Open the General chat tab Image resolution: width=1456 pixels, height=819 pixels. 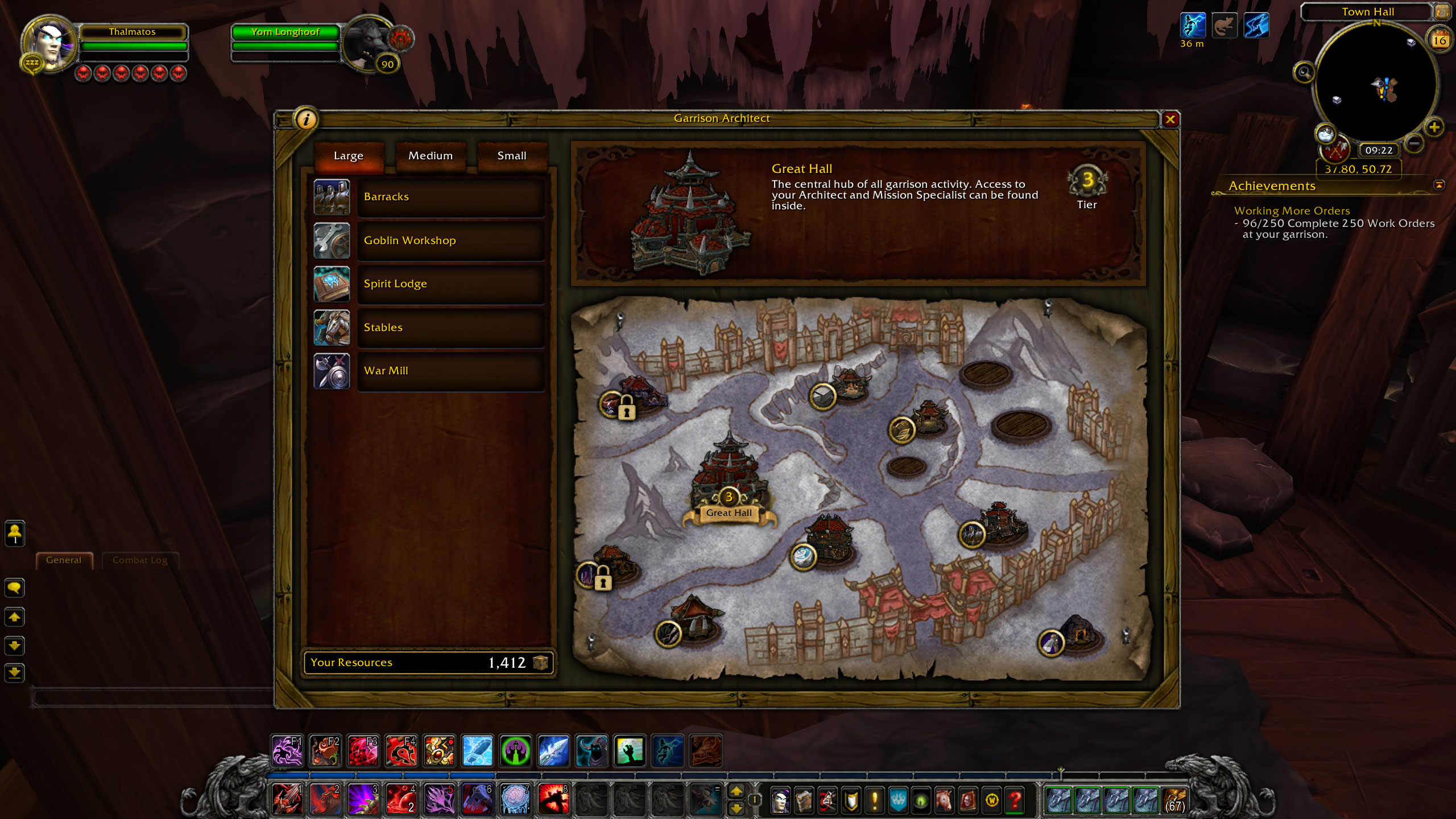pos(64,560)
